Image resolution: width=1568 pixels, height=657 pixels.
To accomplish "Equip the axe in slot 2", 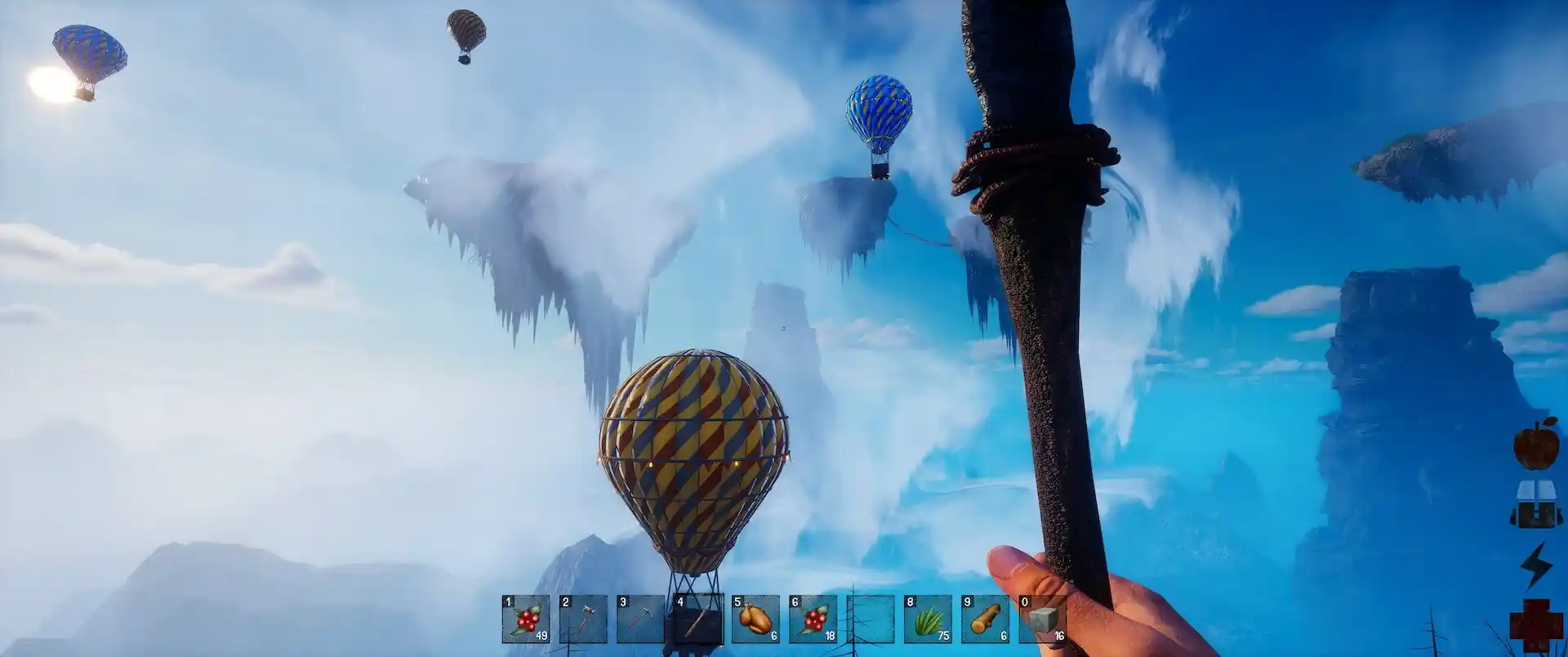I will click(583, 619).
